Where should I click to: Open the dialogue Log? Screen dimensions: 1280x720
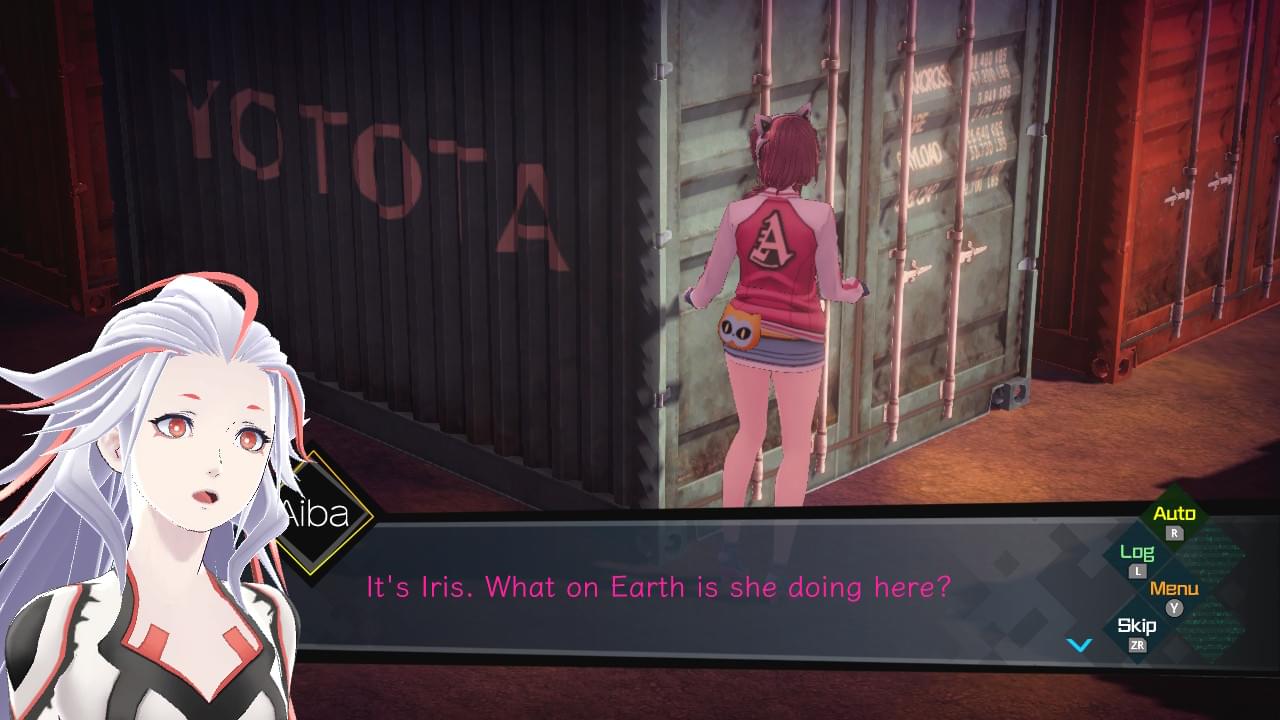click(x=1137, y=553)
